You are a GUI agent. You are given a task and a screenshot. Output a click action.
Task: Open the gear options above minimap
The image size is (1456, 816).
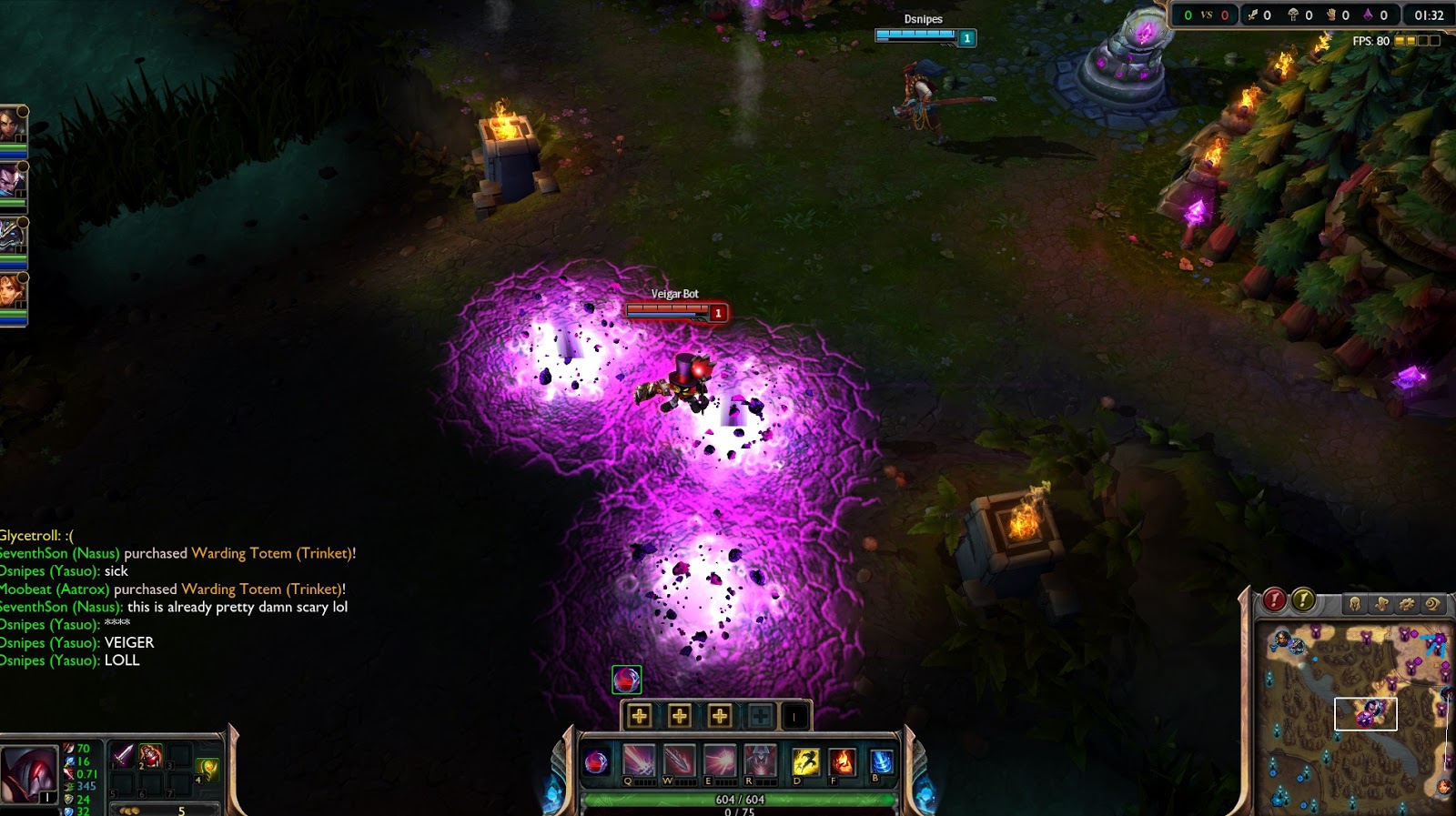[x=1407, y=603]
